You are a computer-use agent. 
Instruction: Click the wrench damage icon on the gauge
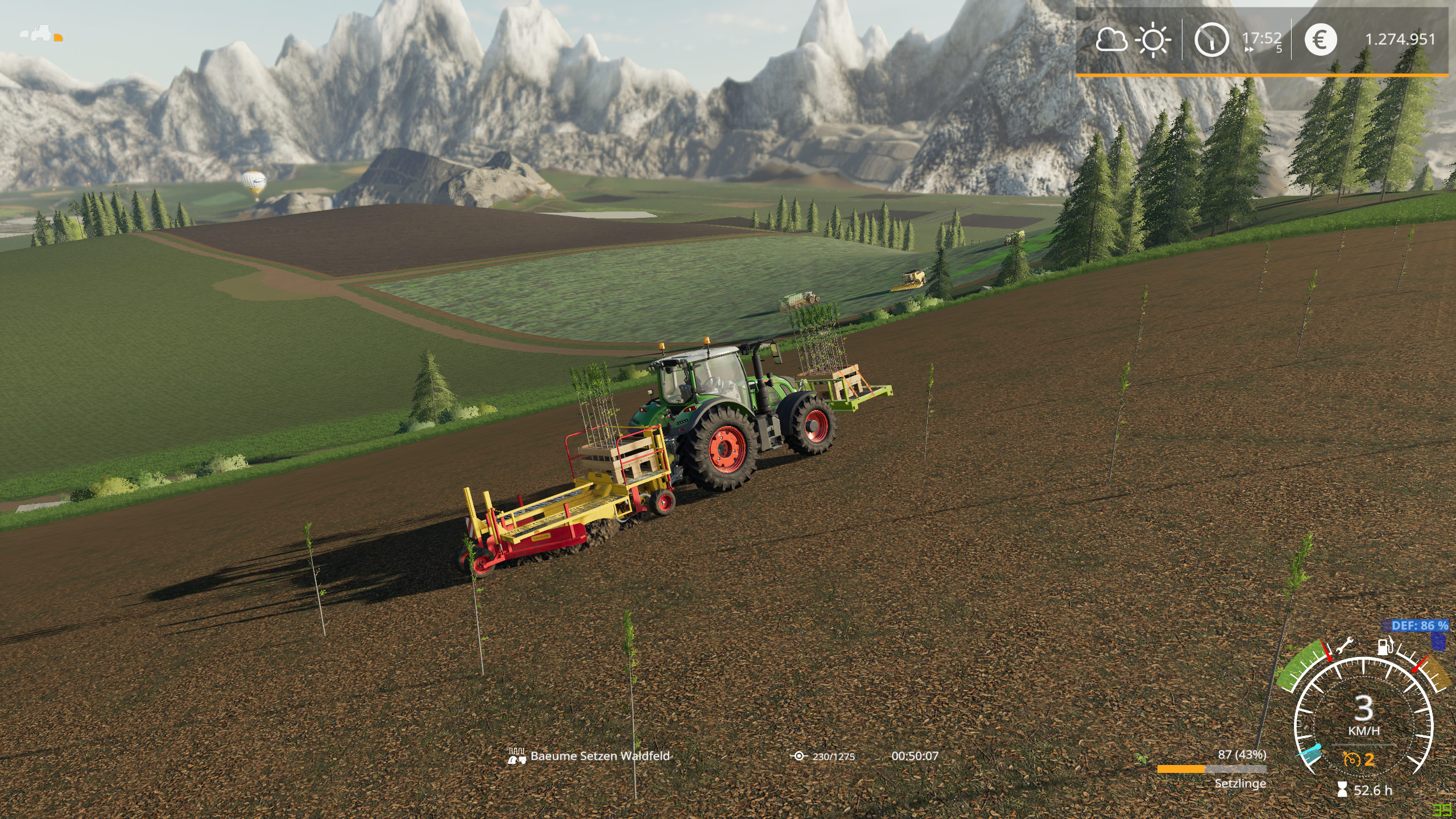tap(1343, 647)
